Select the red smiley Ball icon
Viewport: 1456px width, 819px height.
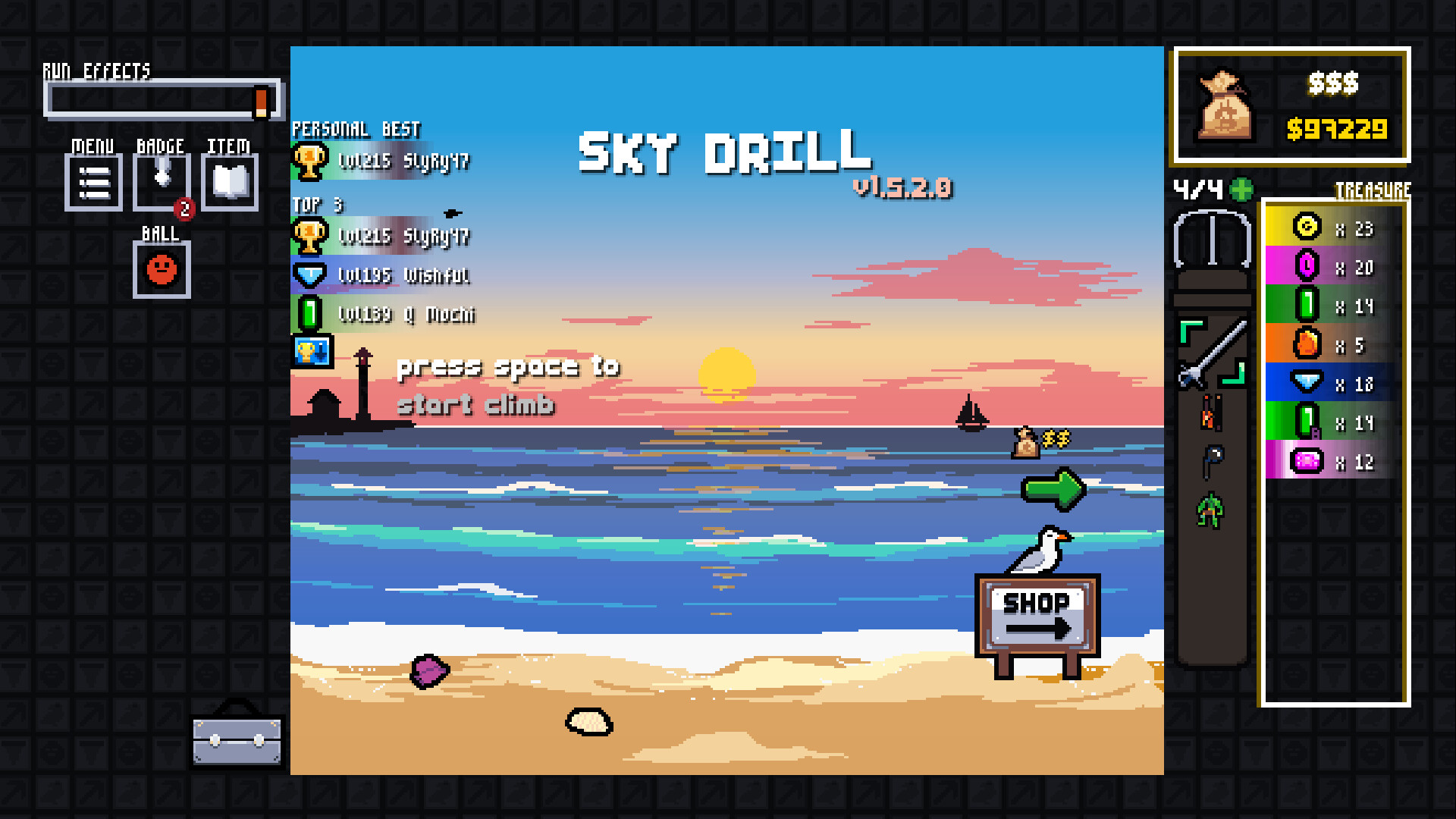(x=161, y=271)
